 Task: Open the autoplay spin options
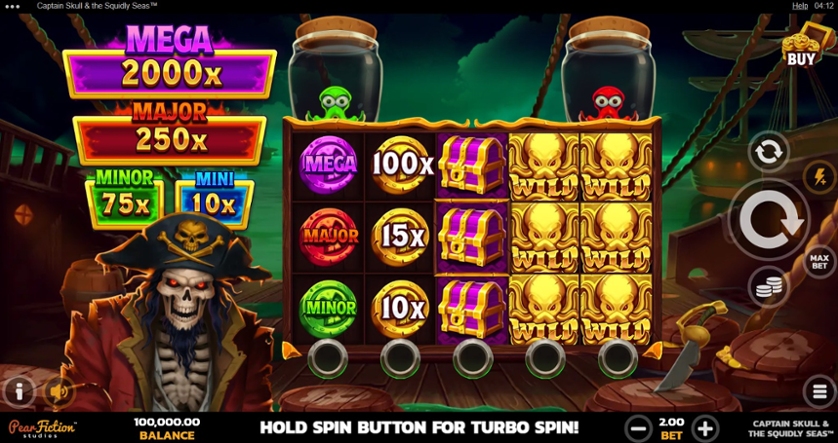pos(767,152)
